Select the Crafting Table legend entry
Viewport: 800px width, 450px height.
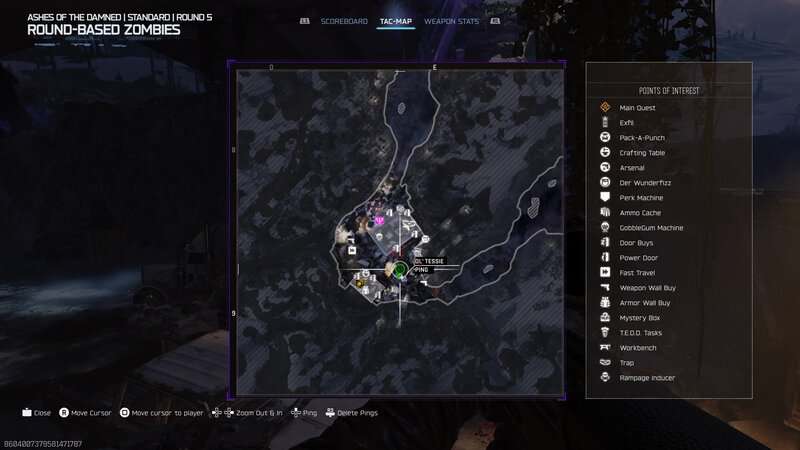click(642, 152)
